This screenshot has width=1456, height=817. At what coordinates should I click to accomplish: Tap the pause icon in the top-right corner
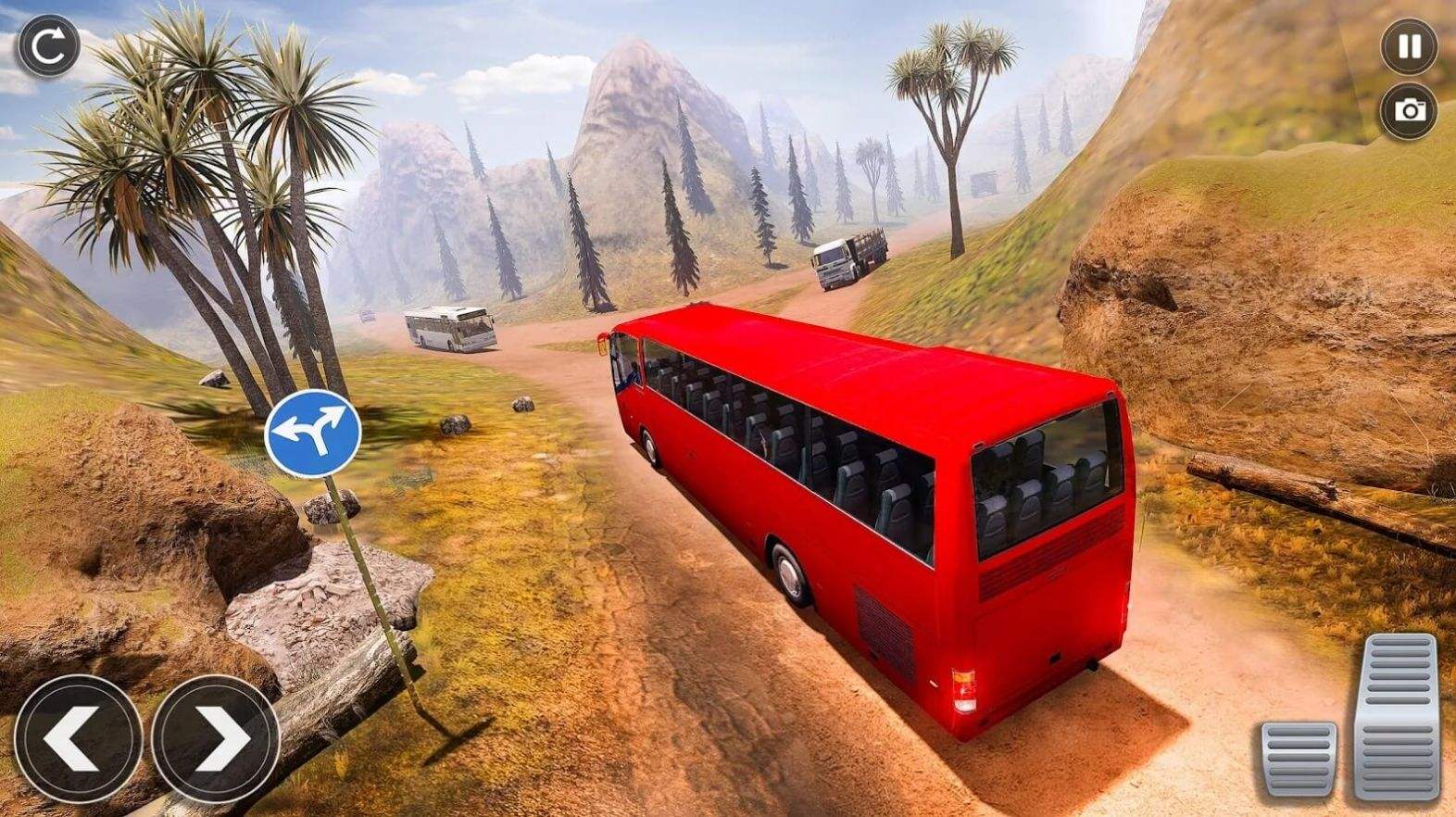click(x=1409, y=44)
